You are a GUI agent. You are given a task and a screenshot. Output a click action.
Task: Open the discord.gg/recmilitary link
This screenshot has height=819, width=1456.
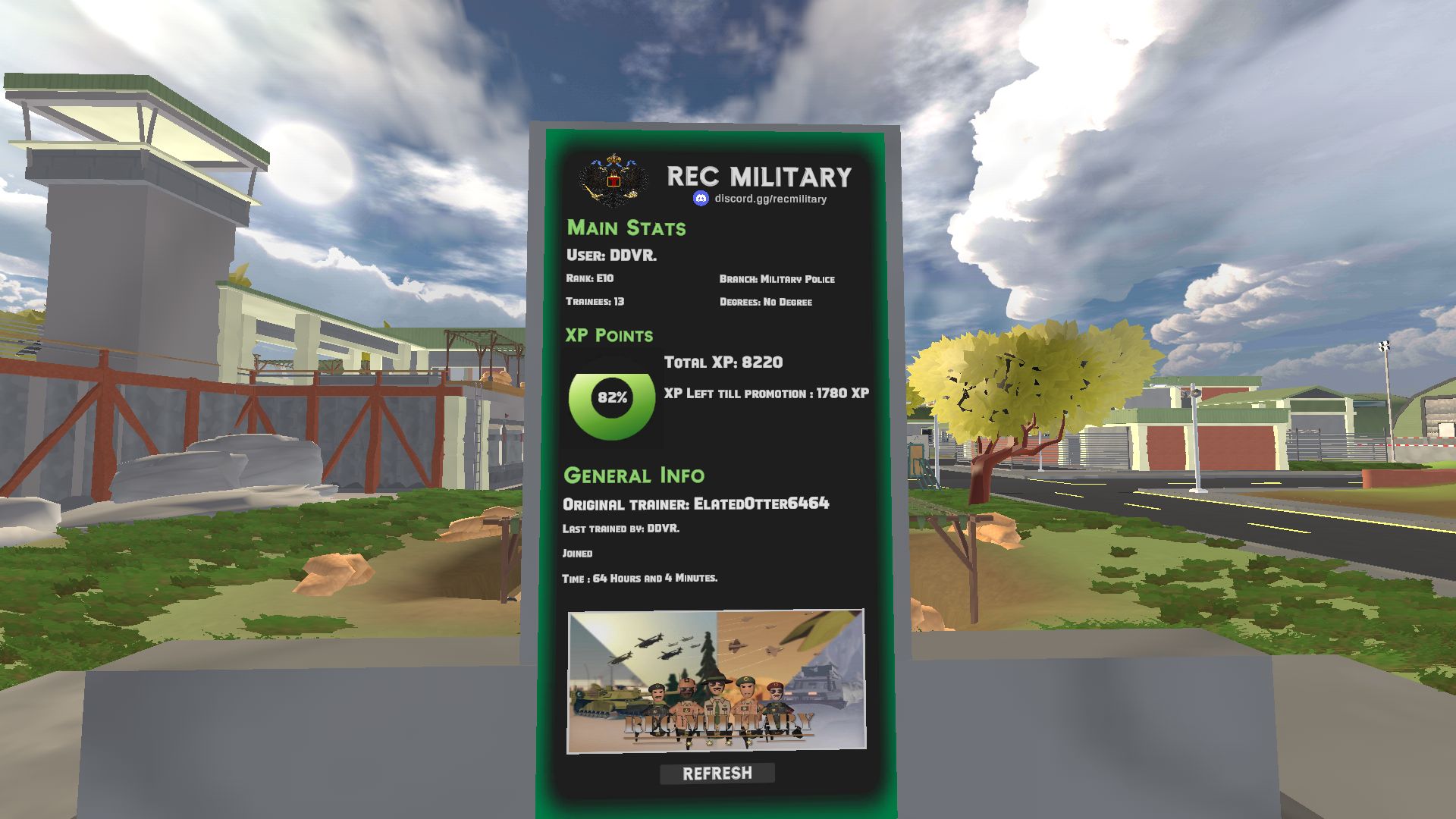(x=772, y=199)
